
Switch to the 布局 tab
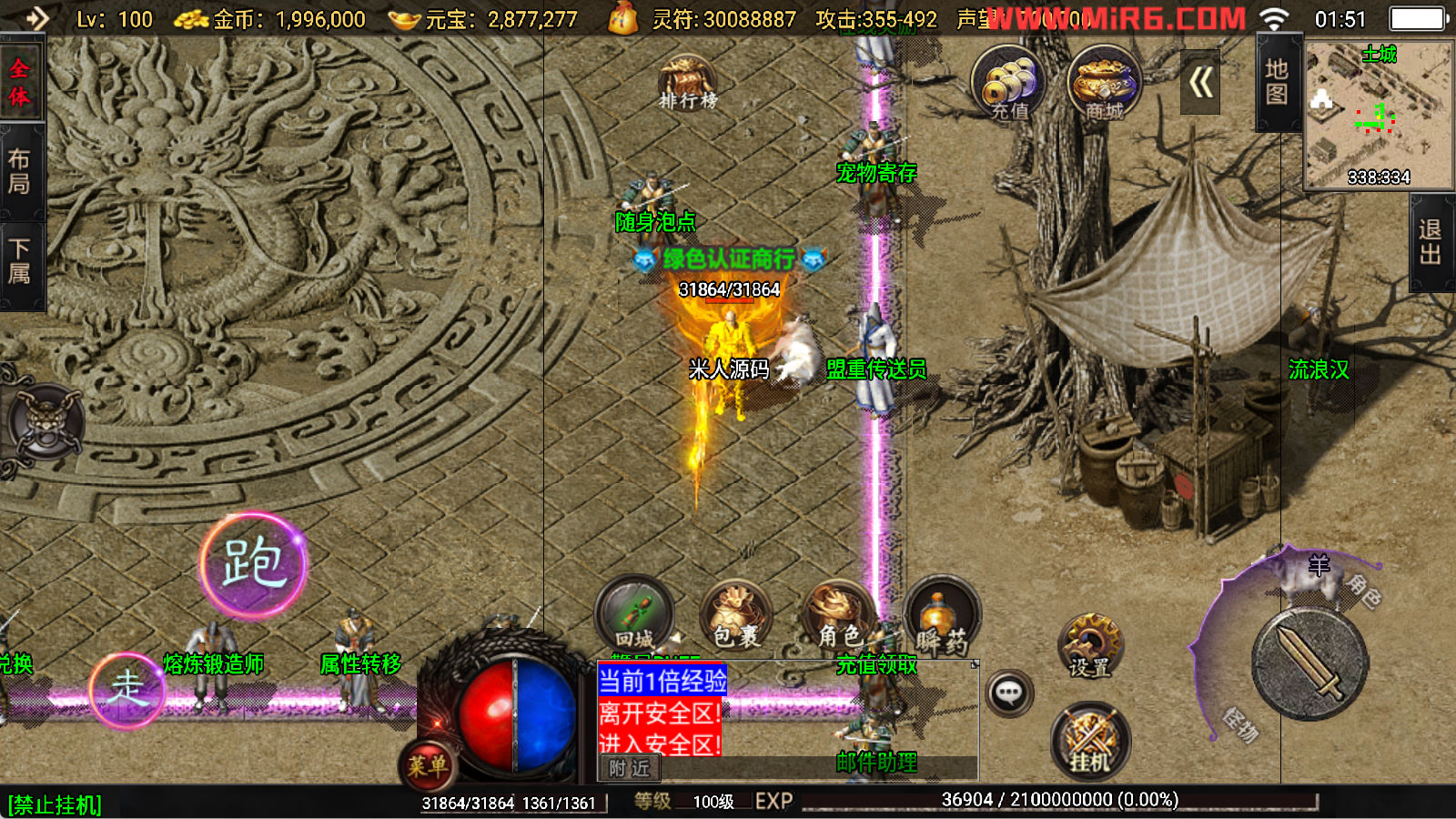pos(20,172)
